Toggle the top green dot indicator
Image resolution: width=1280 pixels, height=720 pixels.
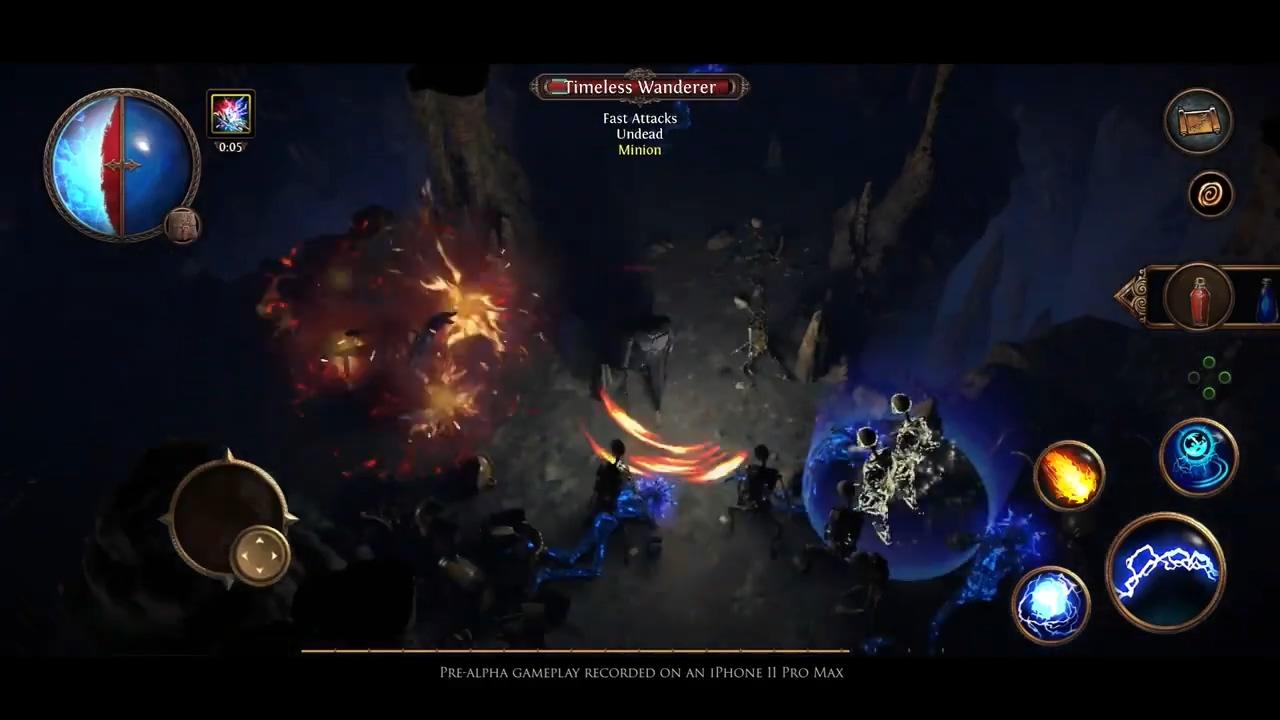click(1209, 362)
